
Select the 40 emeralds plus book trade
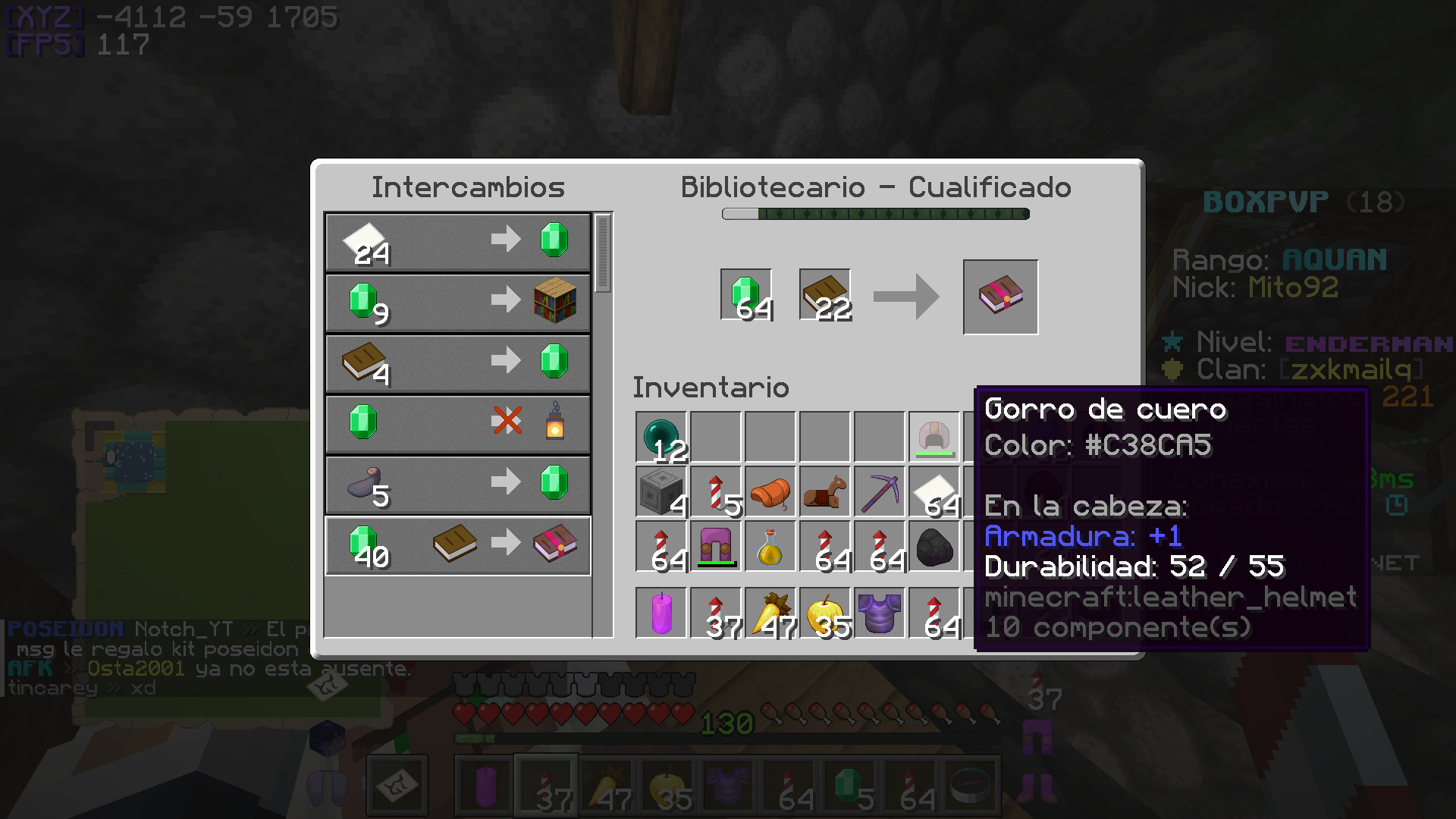click(x=457, y=546)
